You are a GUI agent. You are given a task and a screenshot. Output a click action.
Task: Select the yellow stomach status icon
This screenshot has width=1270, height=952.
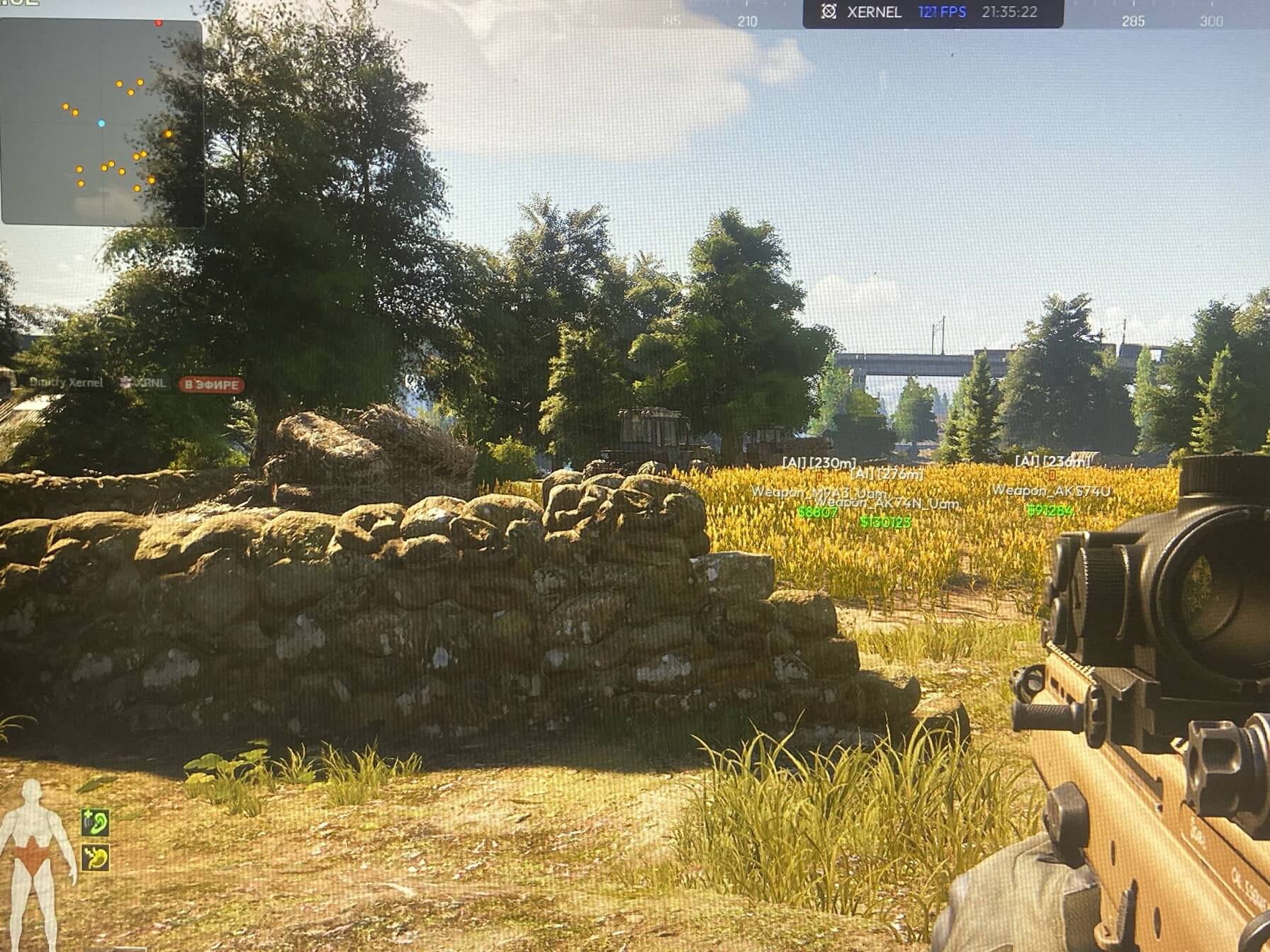(x=95, y=858)
